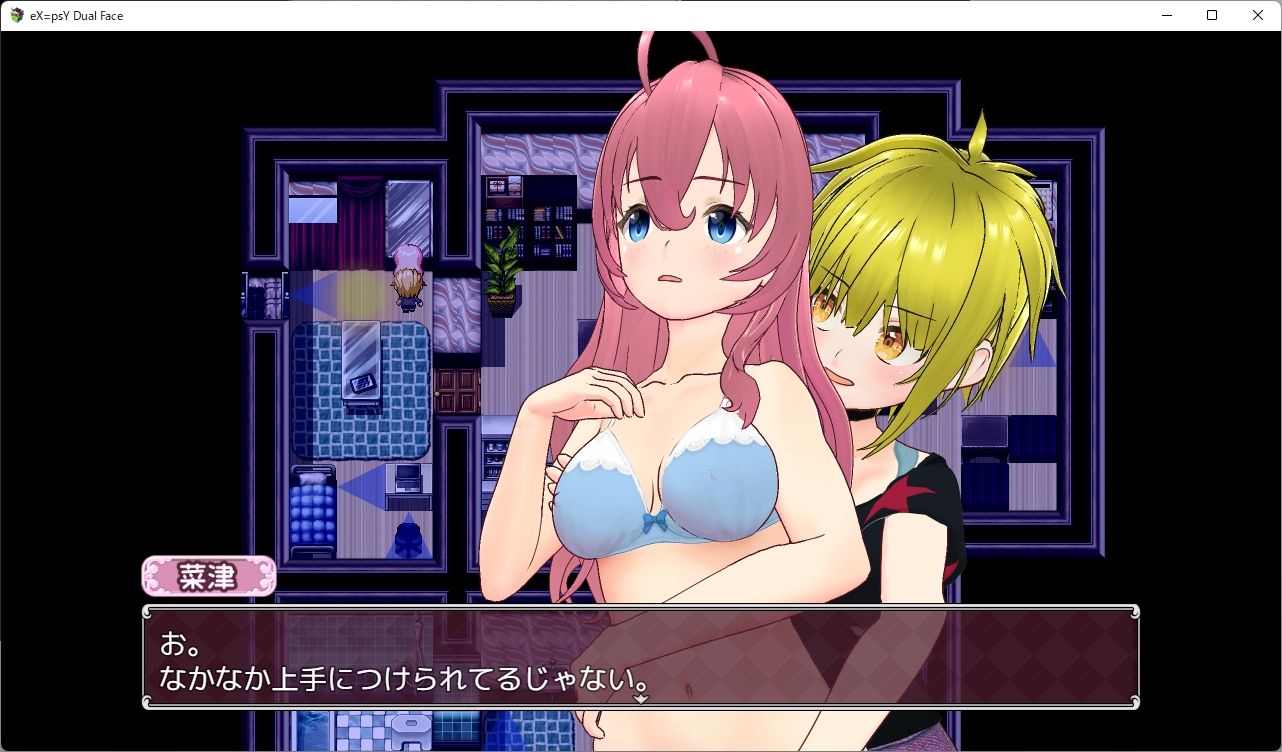Minimize the game window
Viewport: 1282px width, 752px height.
(1165, 15)
